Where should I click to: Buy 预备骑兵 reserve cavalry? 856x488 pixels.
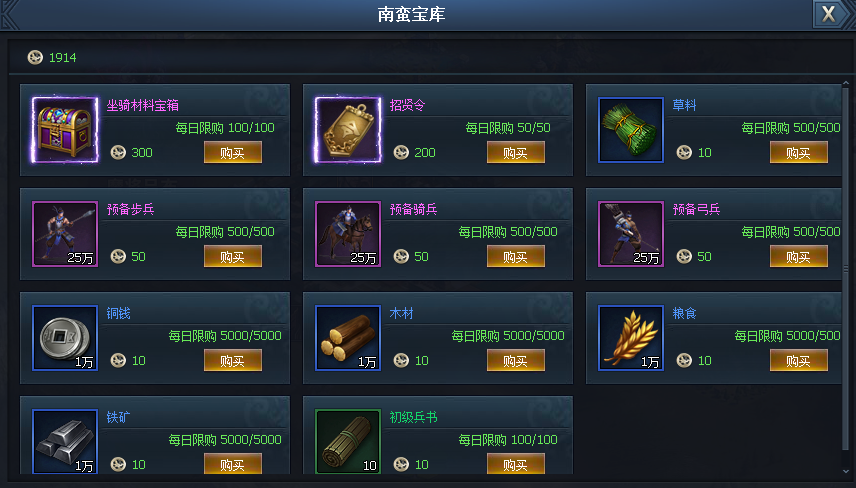click(x=516, y=256)
